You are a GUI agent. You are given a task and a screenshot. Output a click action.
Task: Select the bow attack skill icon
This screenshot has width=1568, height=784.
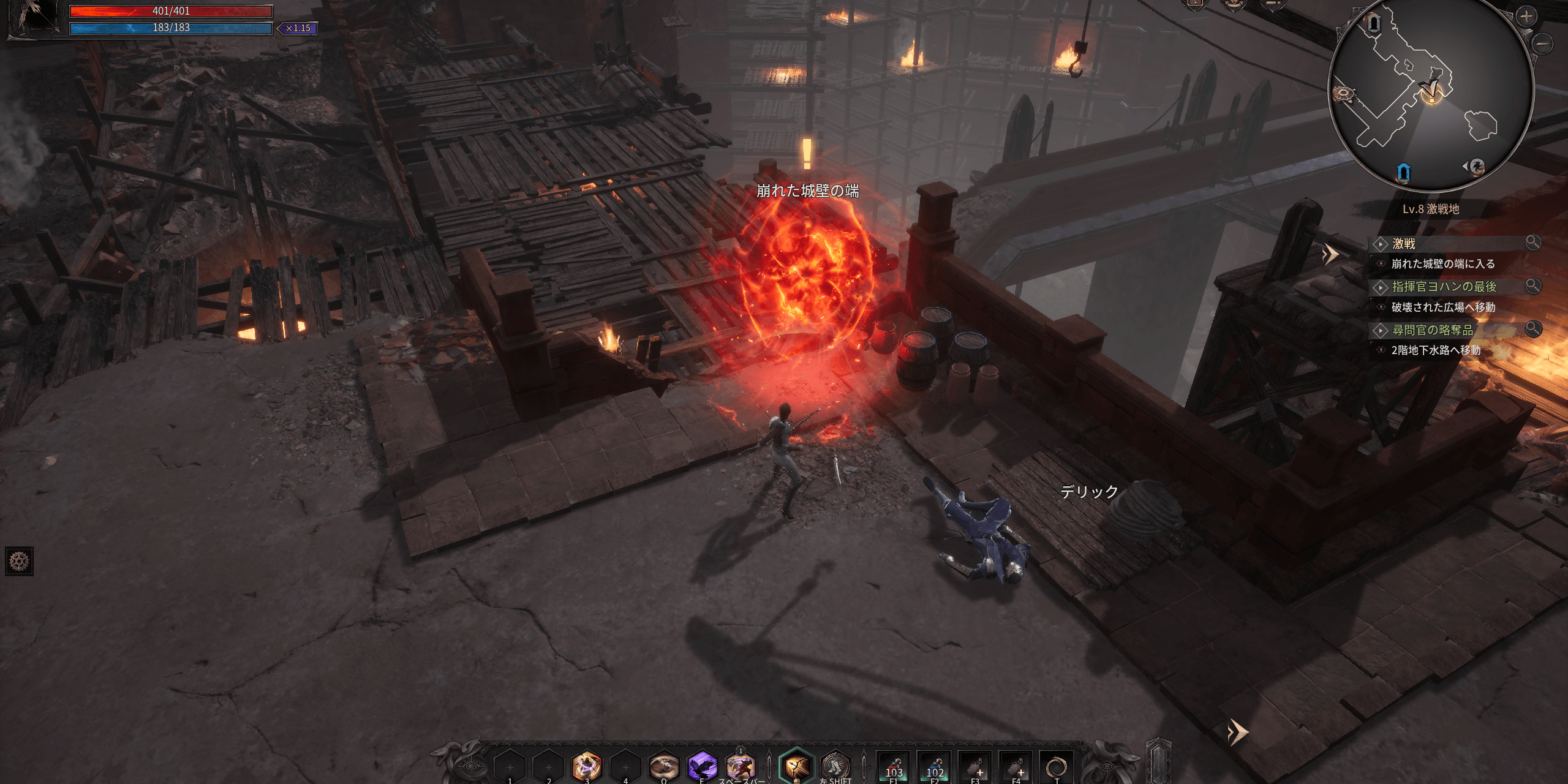coord(796,766)
